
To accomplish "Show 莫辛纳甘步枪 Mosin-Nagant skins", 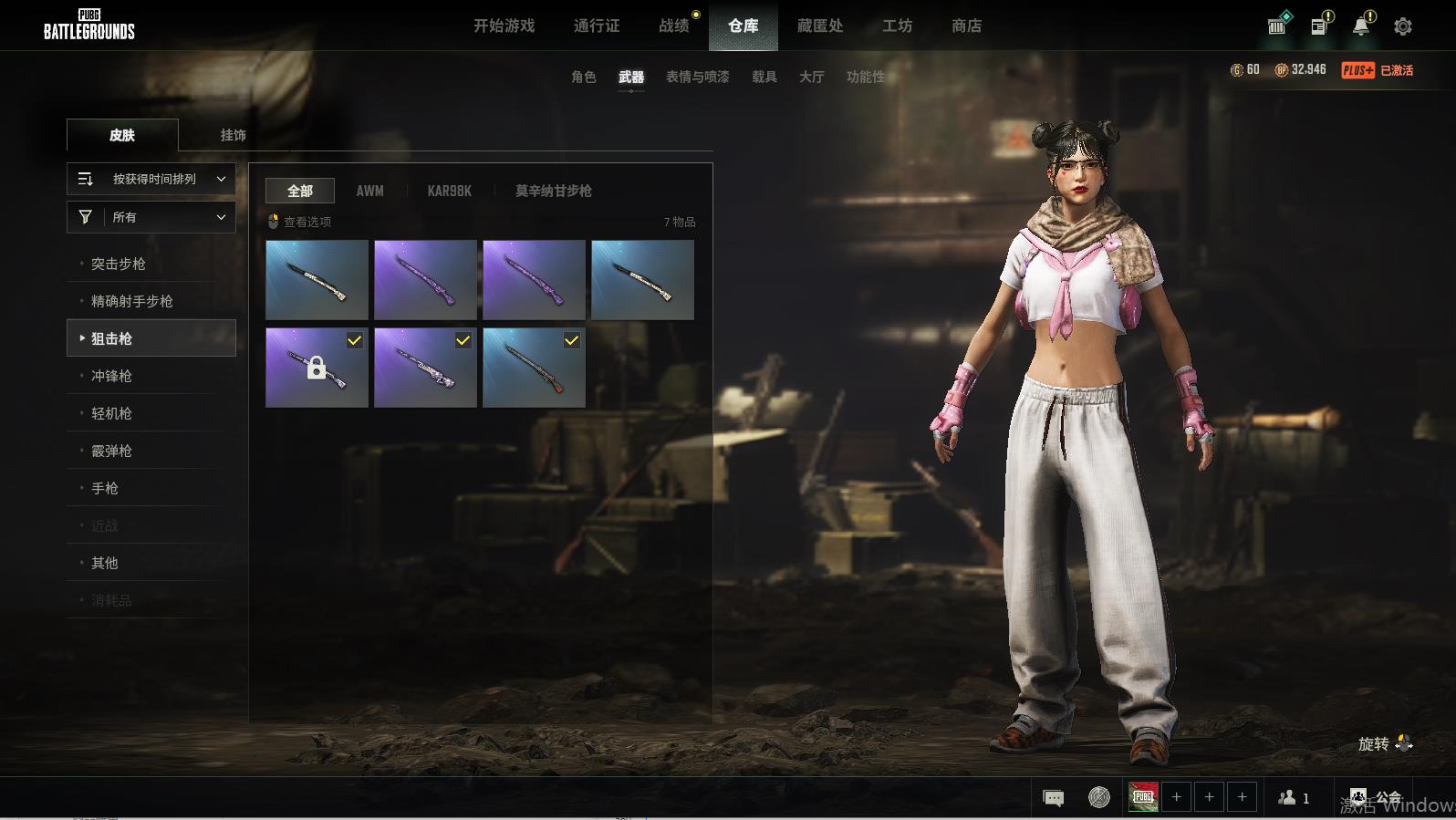I will coord(553,191).
